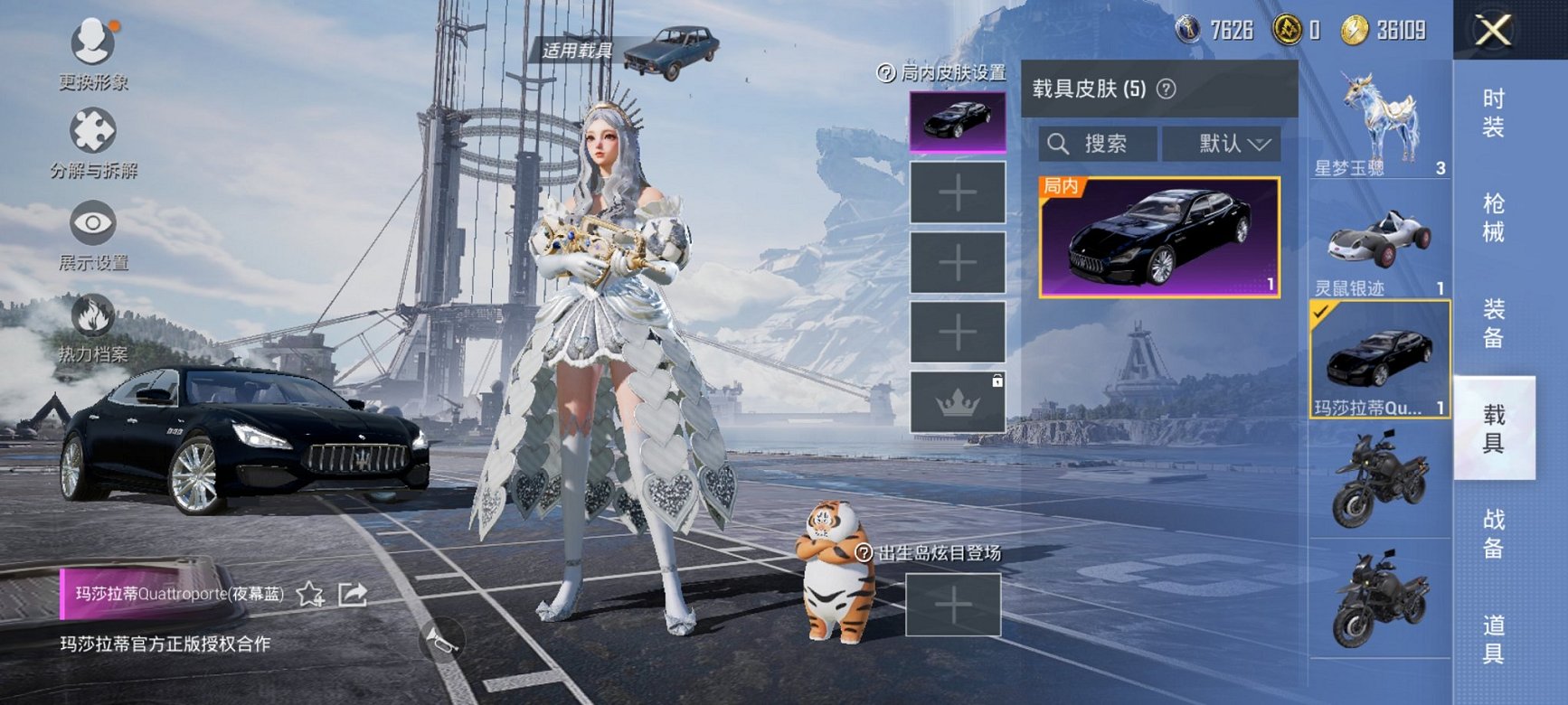The image size is (1568, 705).
Task: Select the black Maserati skin marked 局内
Action: [x=1159, y=238]
